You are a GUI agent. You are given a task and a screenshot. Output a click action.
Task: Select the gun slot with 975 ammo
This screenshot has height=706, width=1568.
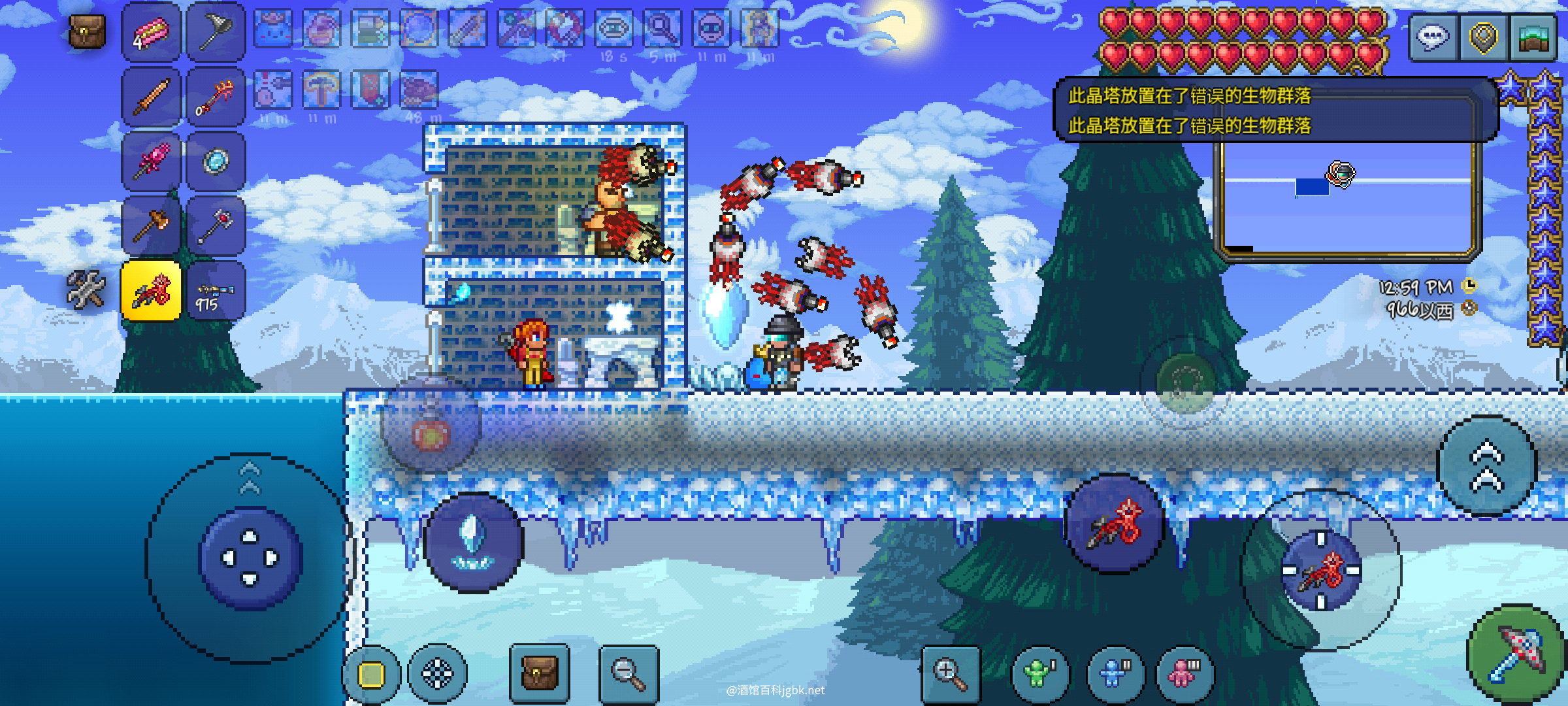tap(216, 291)
